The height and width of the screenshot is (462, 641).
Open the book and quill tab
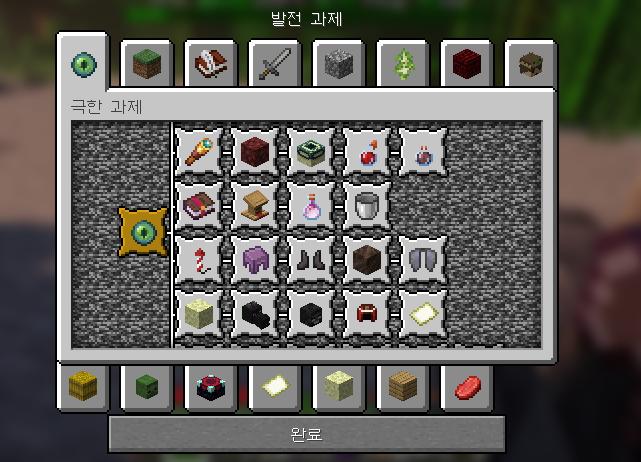(213, 66)
